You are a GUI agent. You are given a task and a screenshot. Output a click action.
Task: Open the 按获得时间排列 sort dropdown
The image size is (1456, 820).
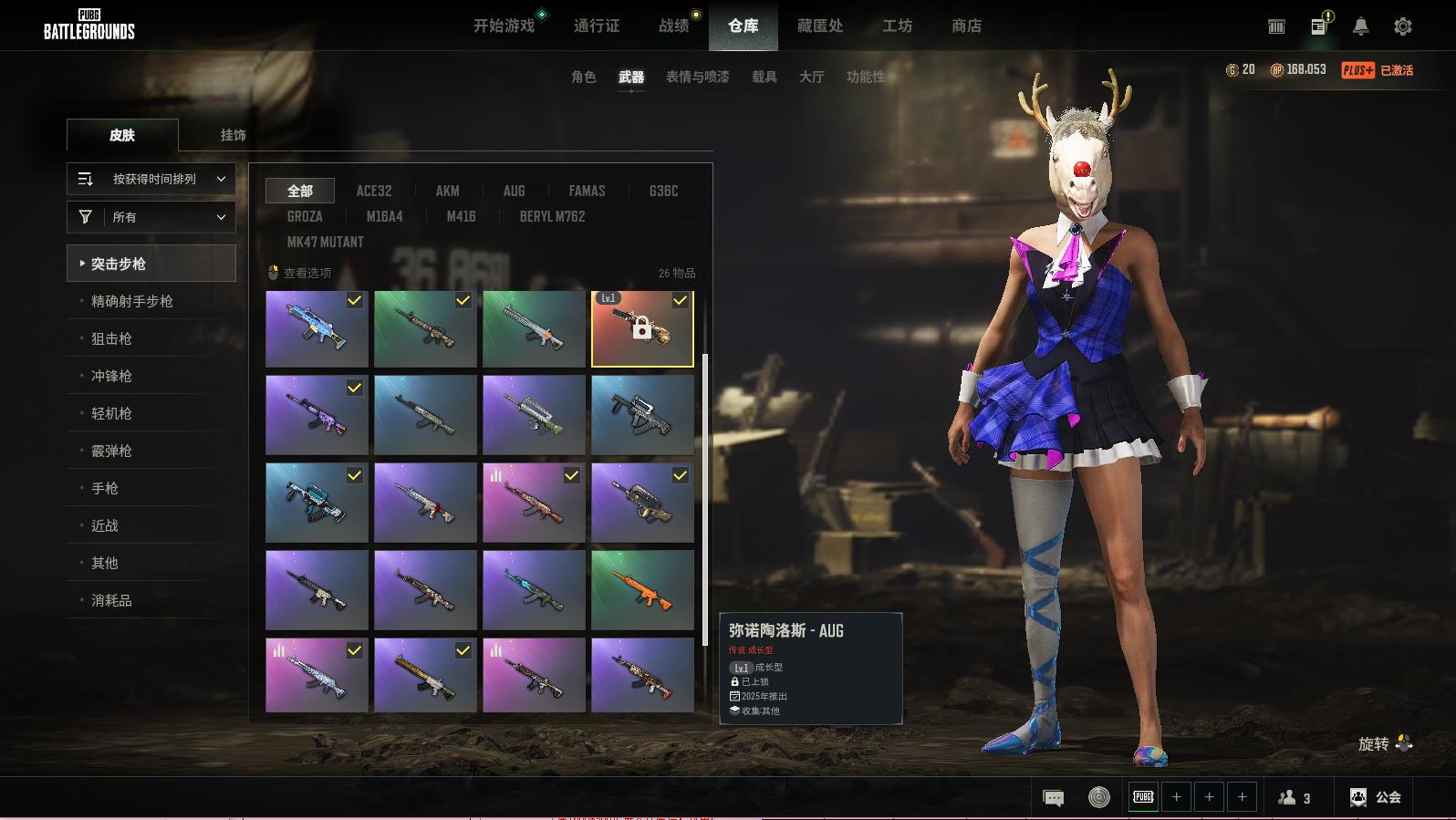151,179
